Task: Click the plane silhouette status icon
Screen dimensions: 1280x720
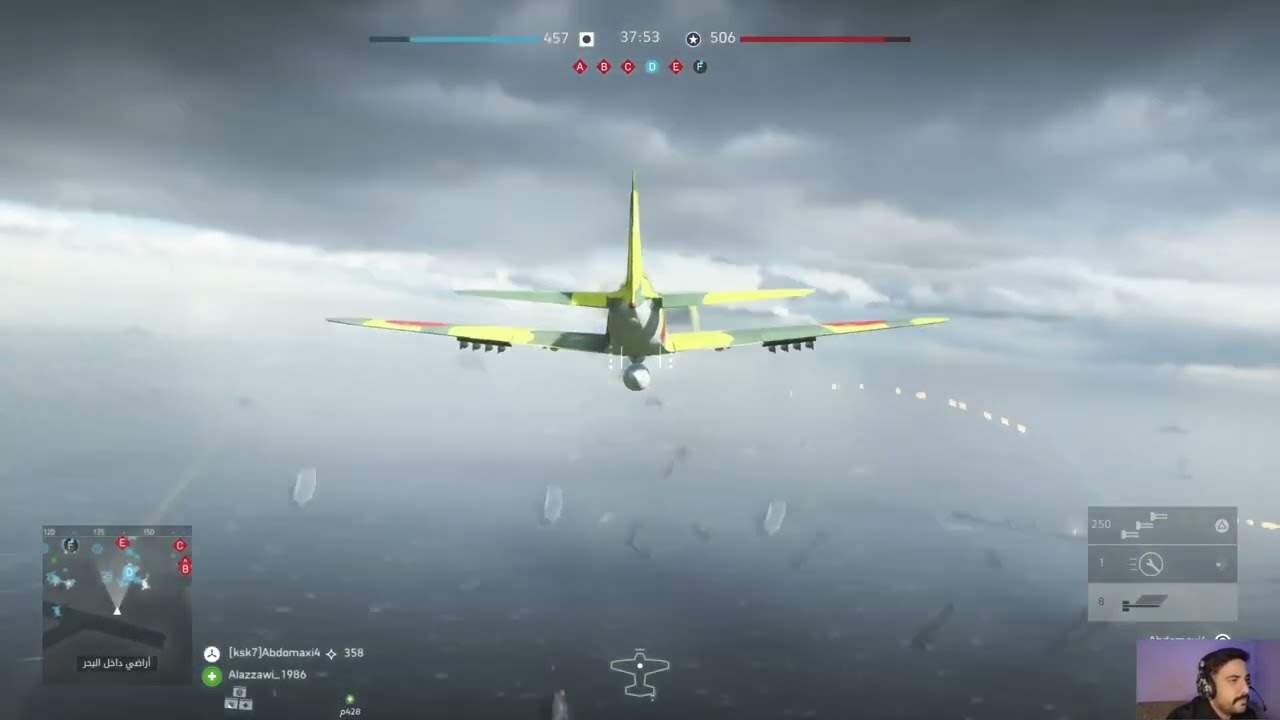Action: (640, 672)
